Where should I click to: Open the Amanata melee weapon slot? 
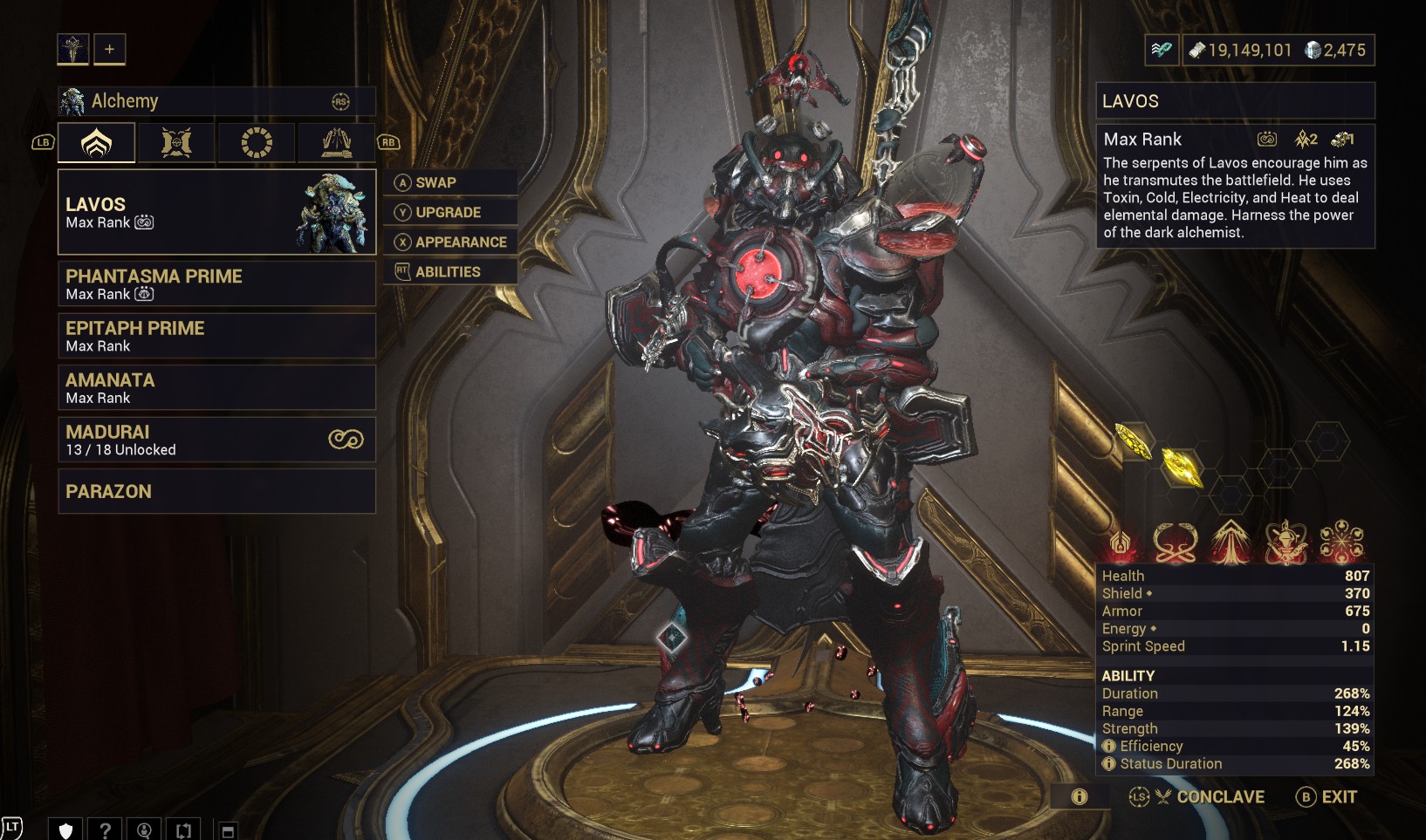coord(216,387)
